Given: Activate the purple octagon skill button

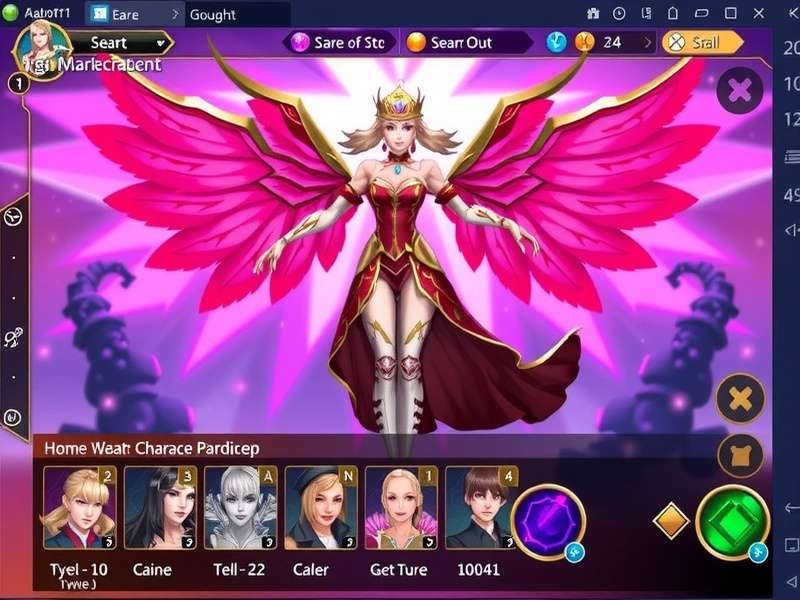Looking at the screenshot, I should (547, 521).
